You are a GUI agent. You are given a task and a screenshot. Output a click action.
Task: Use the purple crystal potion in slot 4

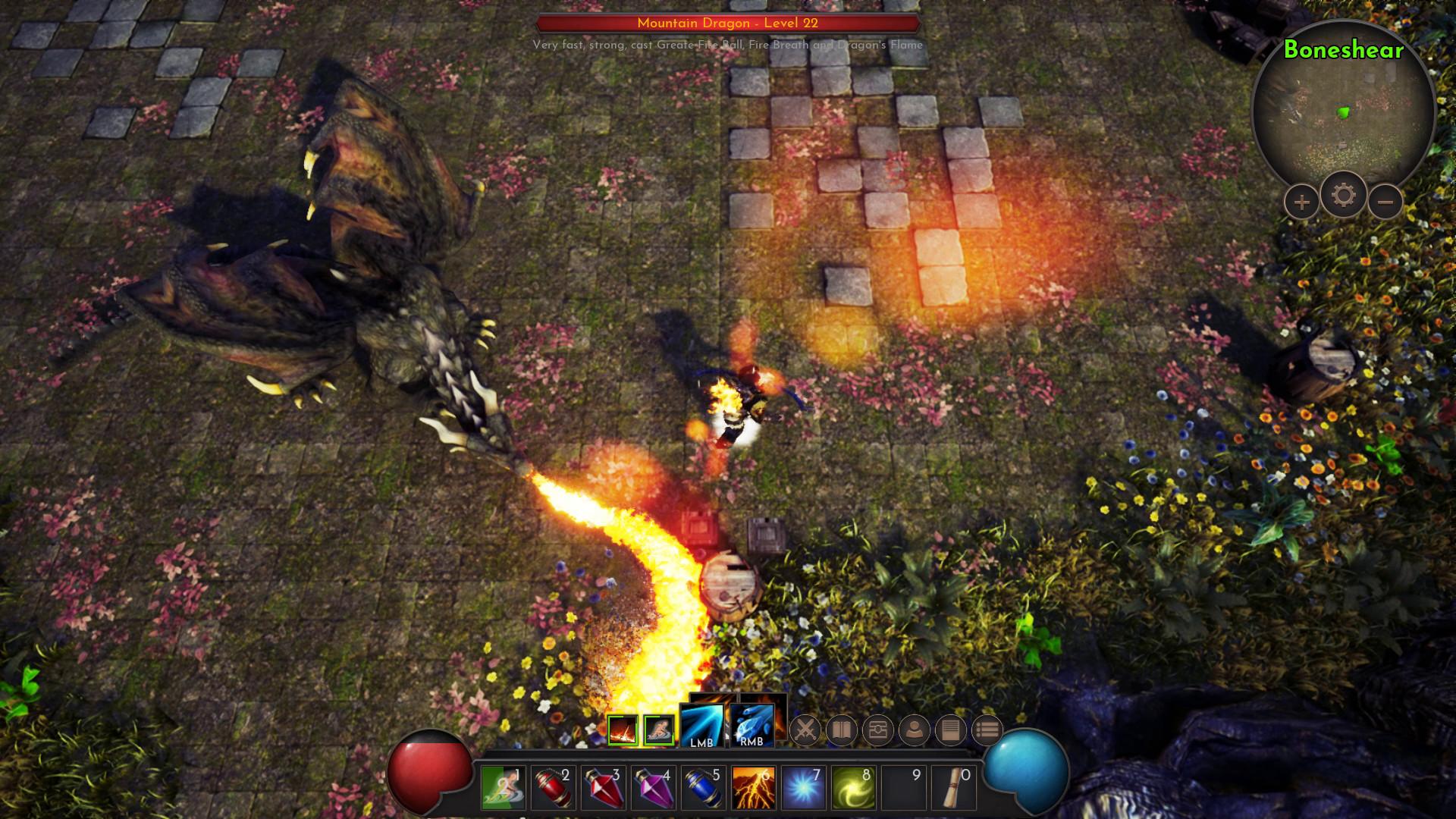653,787
